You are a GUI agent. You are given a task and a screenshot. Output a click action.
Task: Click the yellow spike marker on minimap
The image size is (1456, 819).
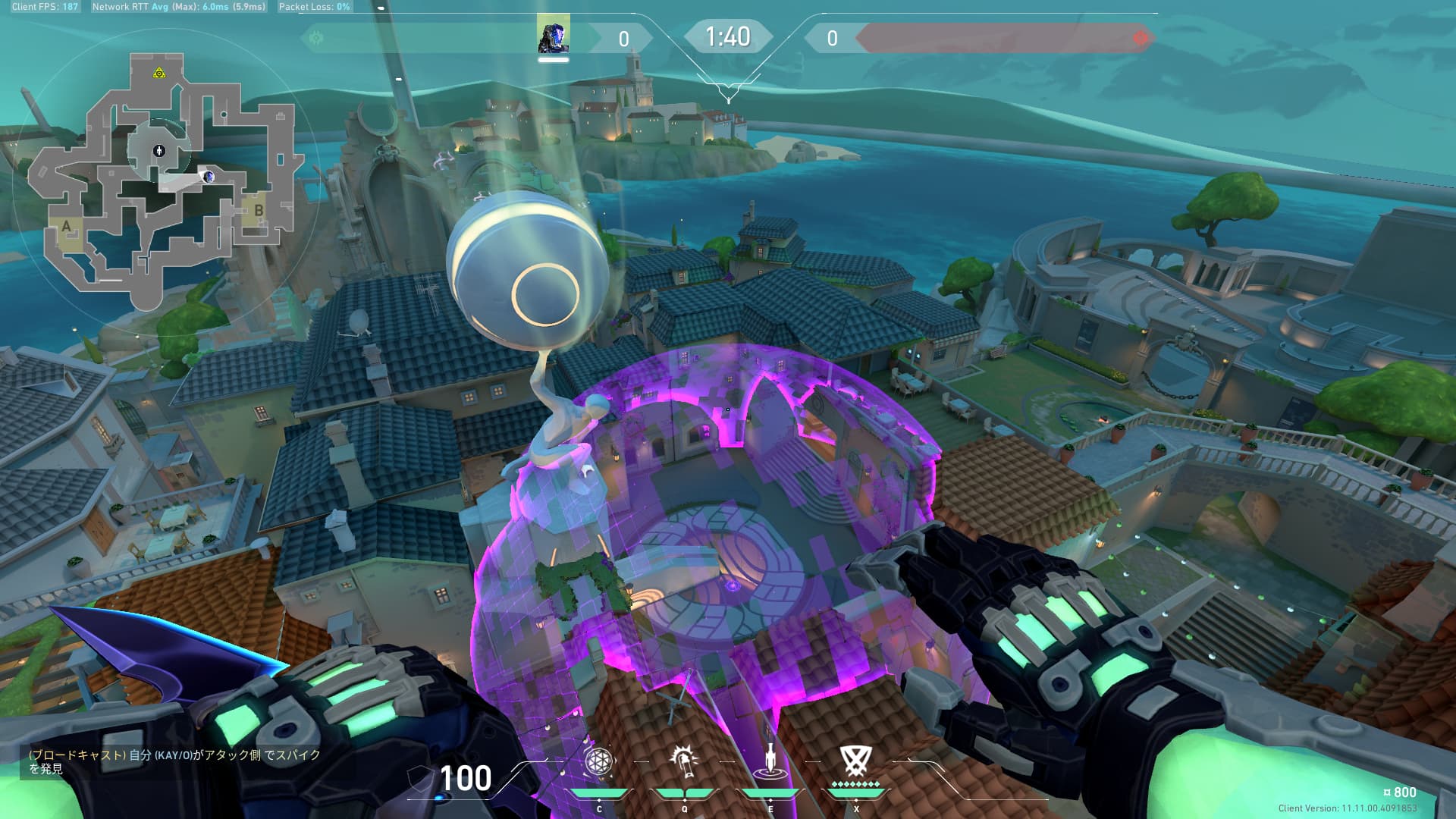pyautogui.click(x=158, y=73)
